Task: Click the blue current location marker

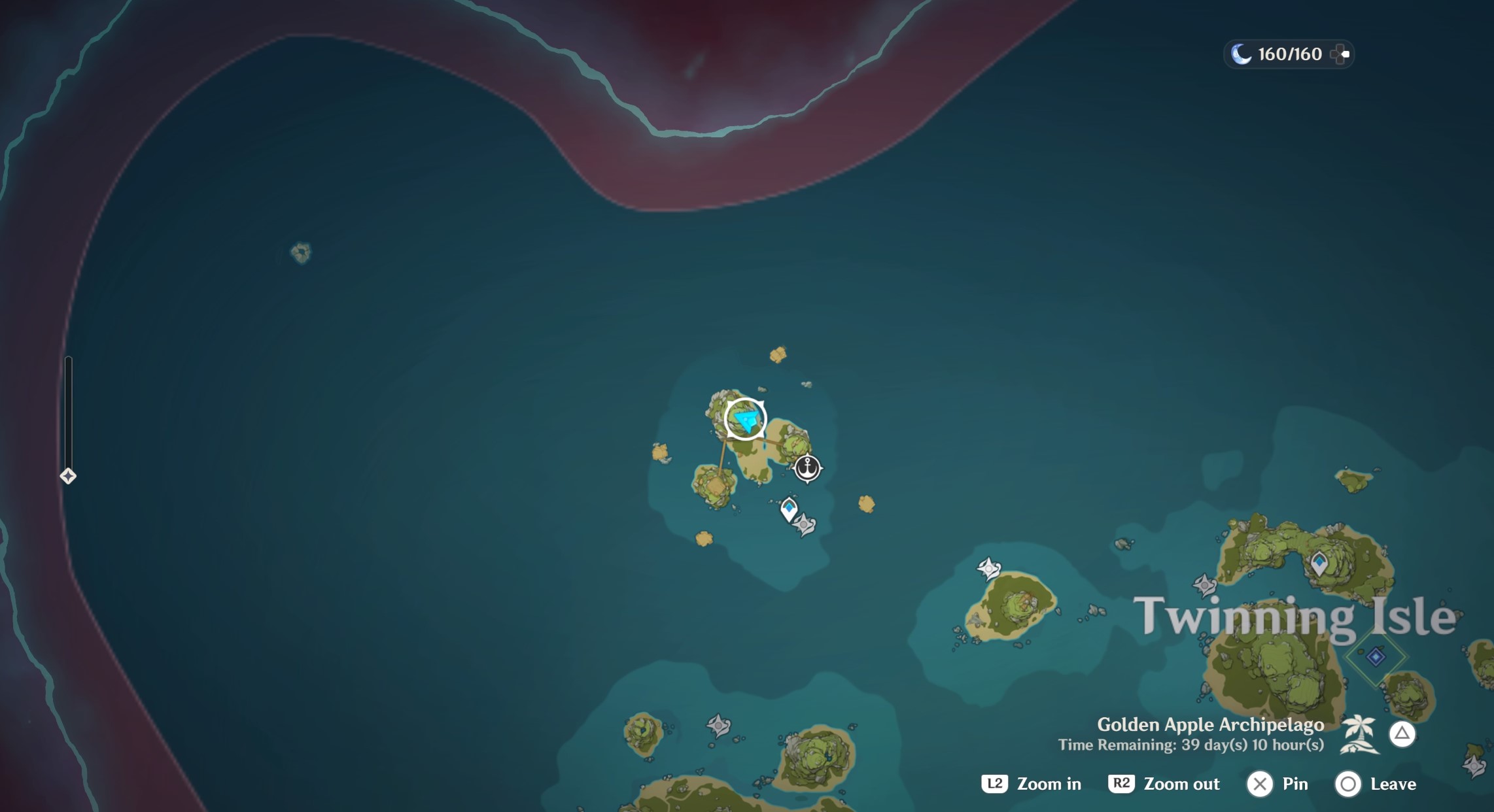Action: 746,419
